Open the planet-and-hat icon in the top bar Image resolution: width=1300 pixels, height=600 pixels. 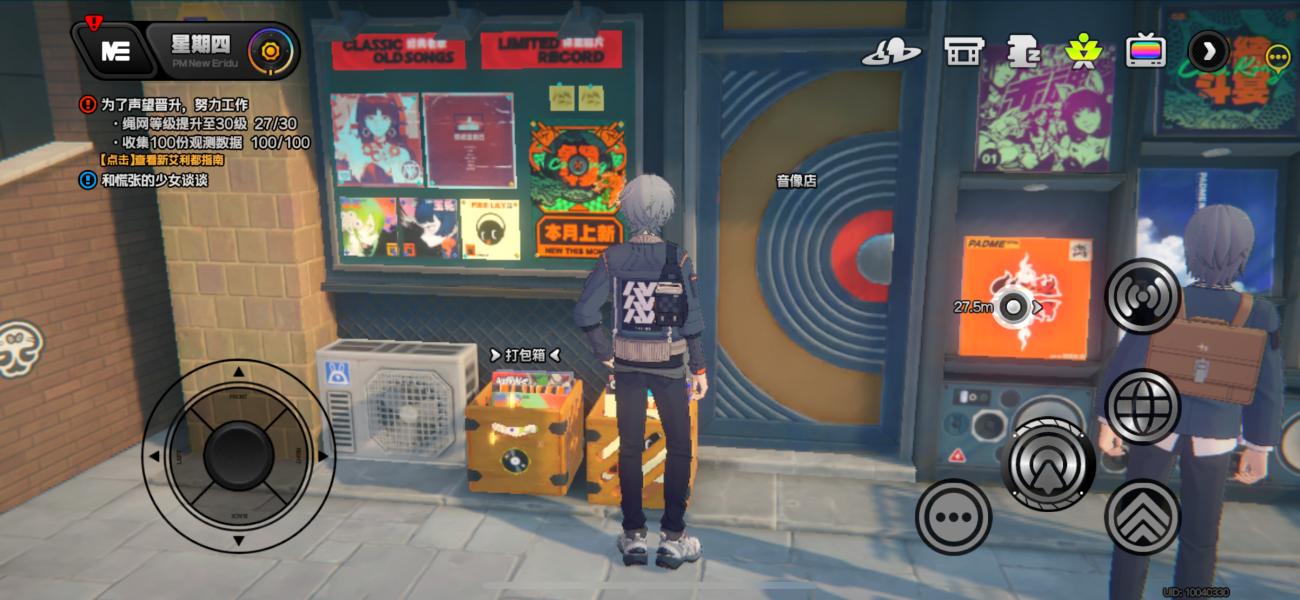[x=891, y=52]
